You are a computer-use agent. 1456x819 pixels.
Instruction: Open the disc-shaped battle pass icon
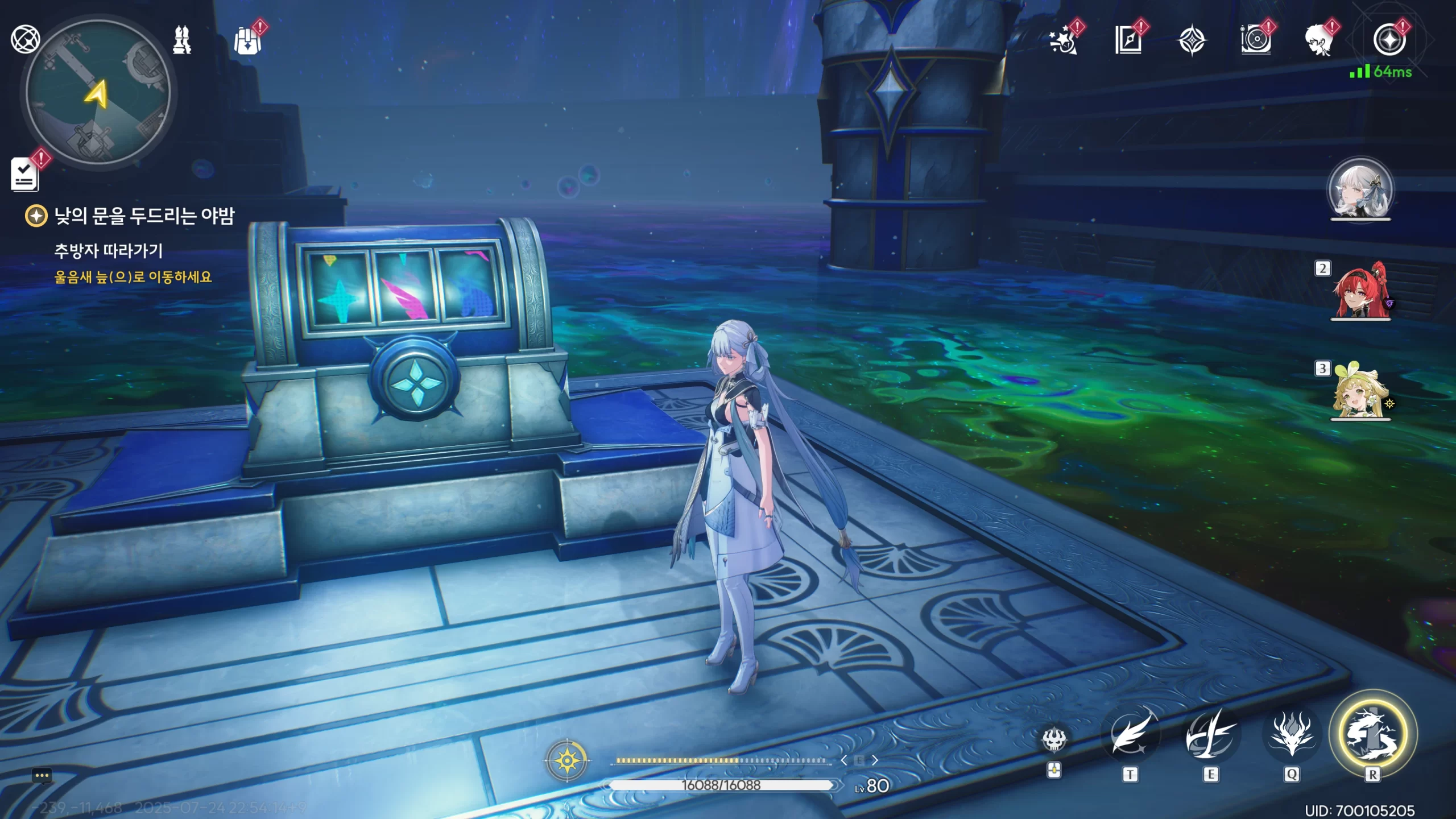pos(1255,41)
